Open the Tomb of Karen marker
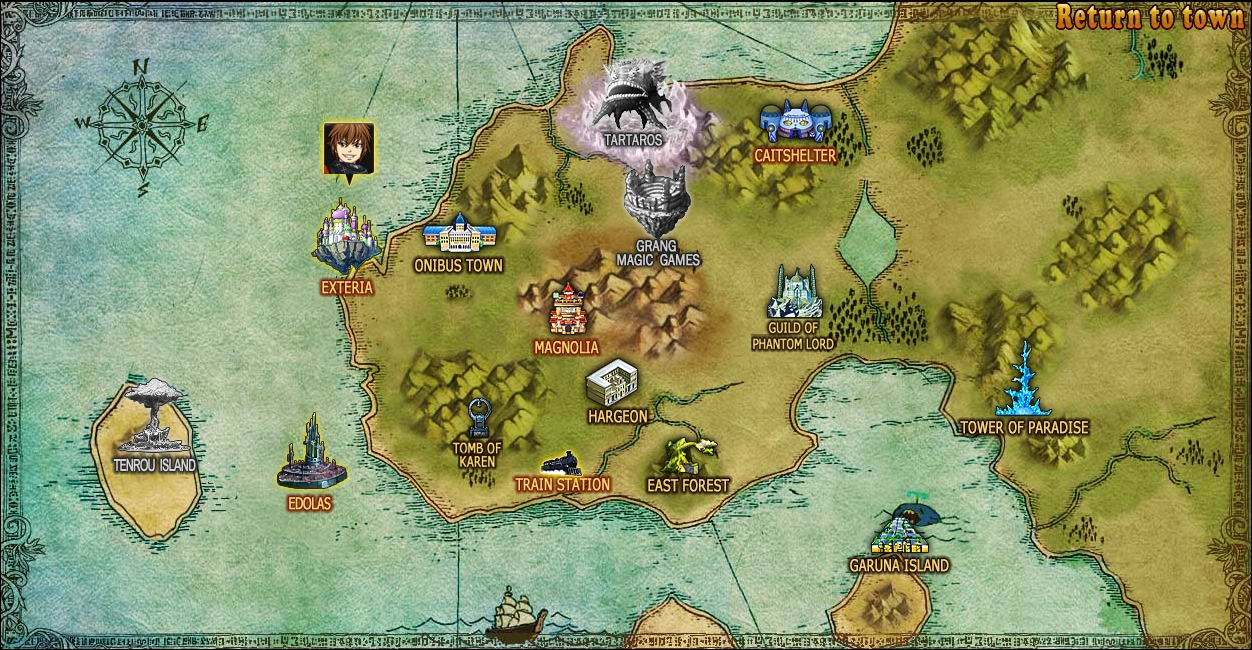This screenshot has height=650, width=1252. click(x=479, y=418)
